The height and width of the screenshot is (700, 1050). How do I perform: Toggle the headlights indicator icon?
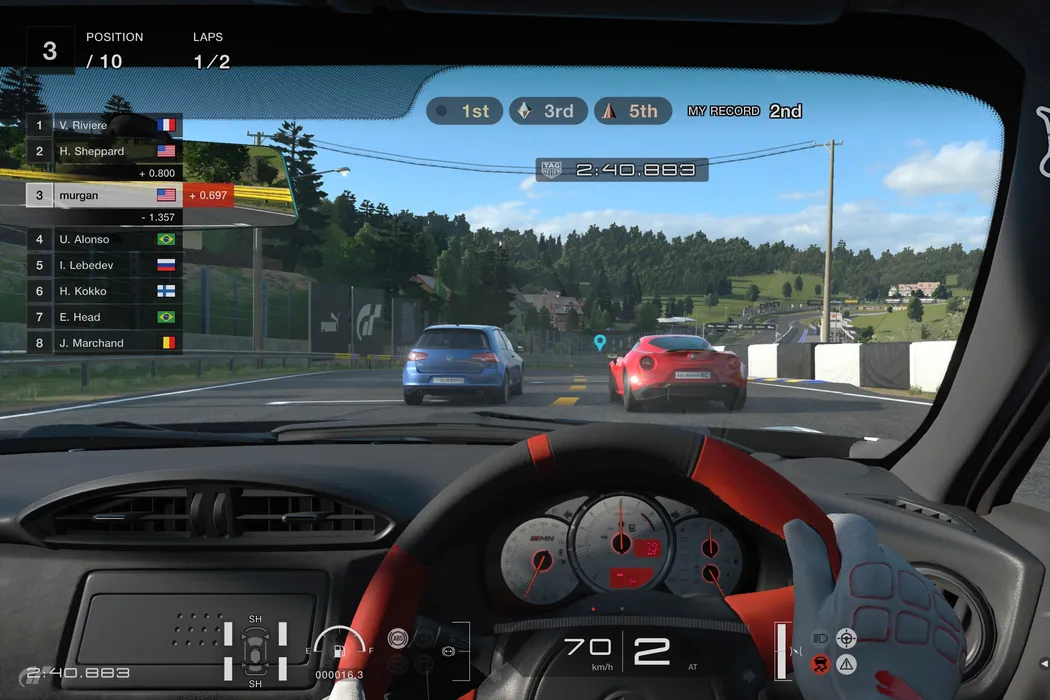click(x=820, y=637)
